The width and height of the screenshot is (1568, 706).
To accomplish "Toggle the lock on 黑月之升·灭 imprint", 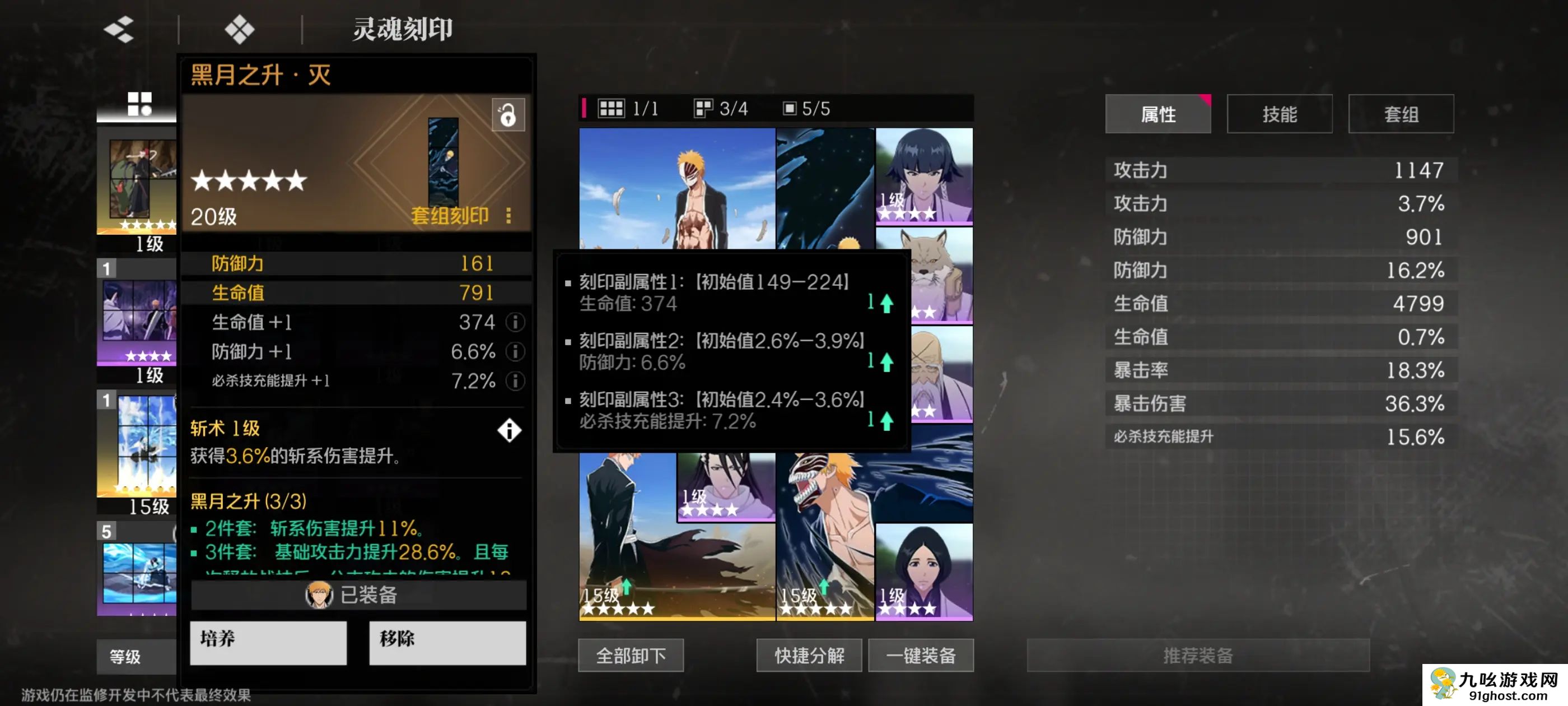I will coord(508,115).
